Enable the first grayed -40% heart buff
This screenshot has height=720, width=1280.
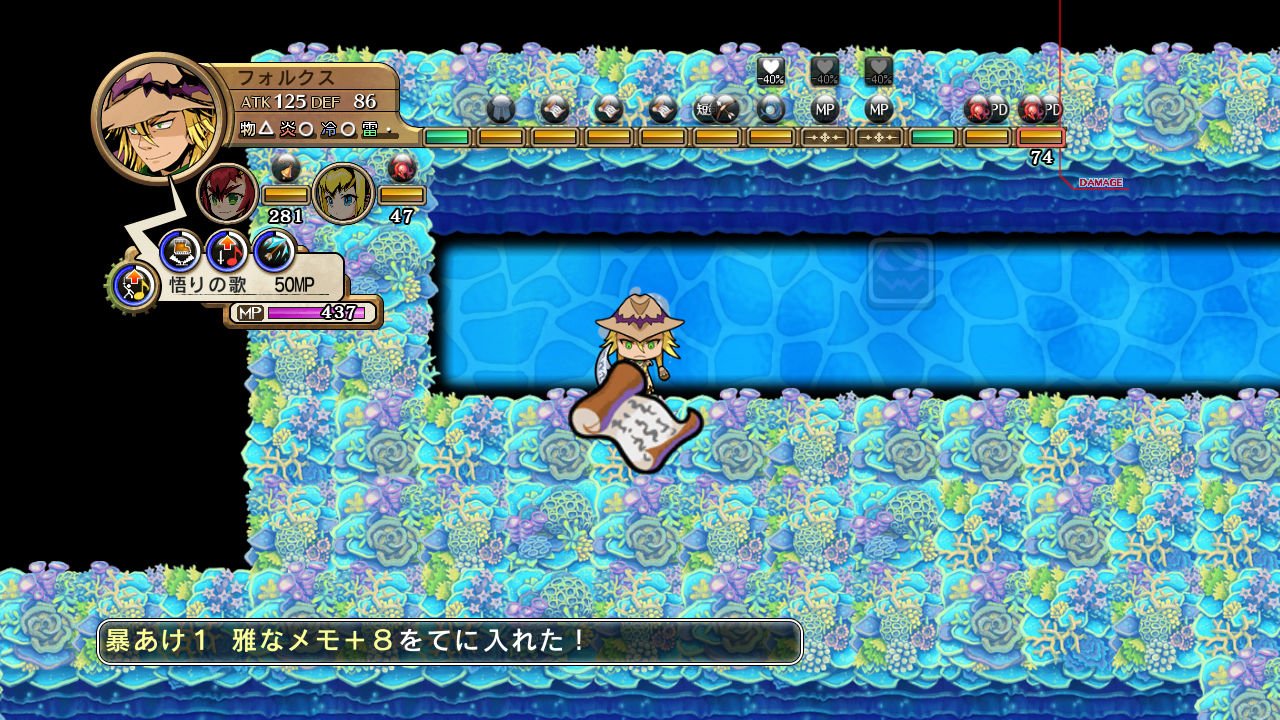pyautogui.click(x=823, y=73)
